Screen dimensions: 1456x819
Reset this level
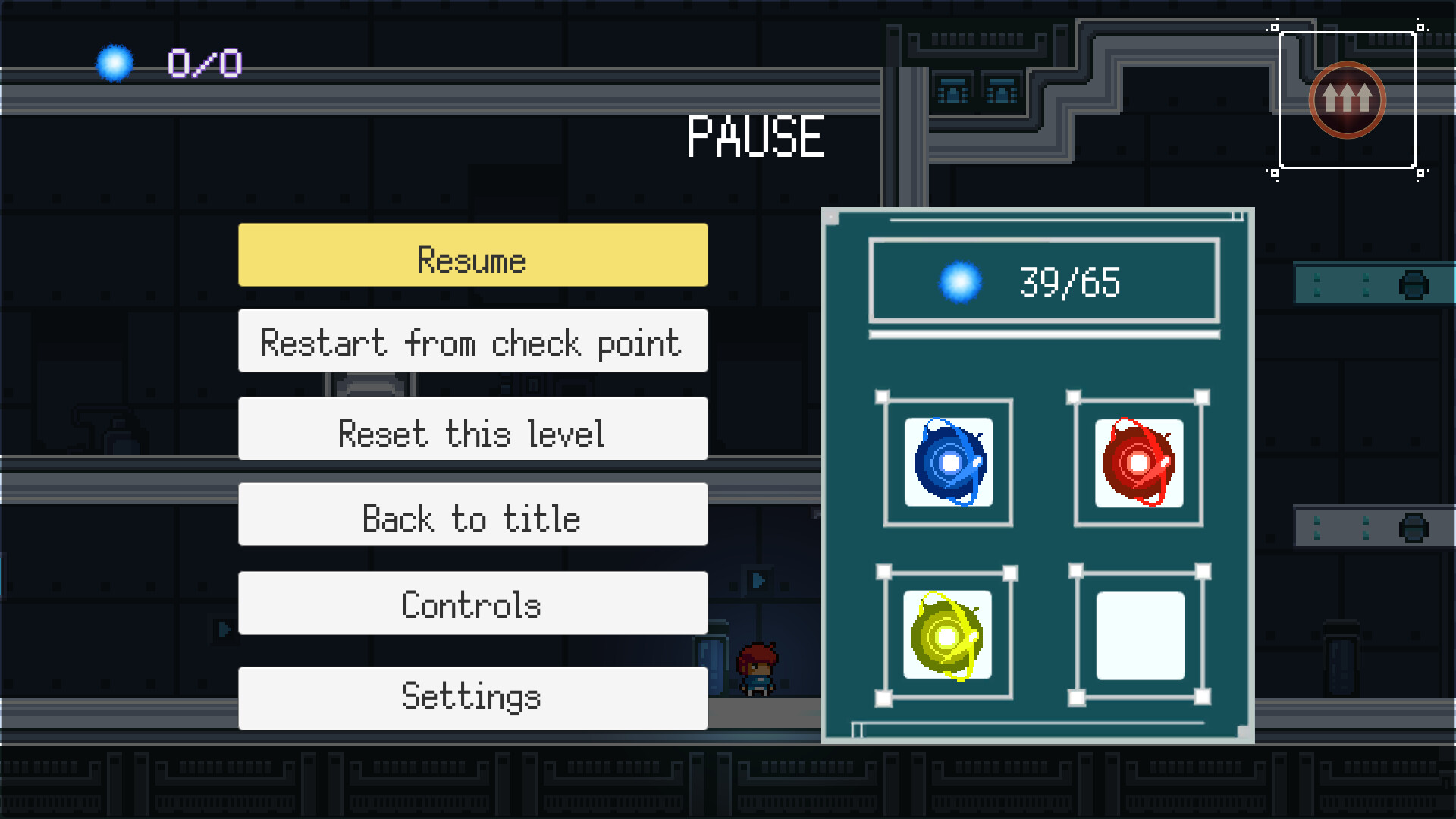(472, 432)
